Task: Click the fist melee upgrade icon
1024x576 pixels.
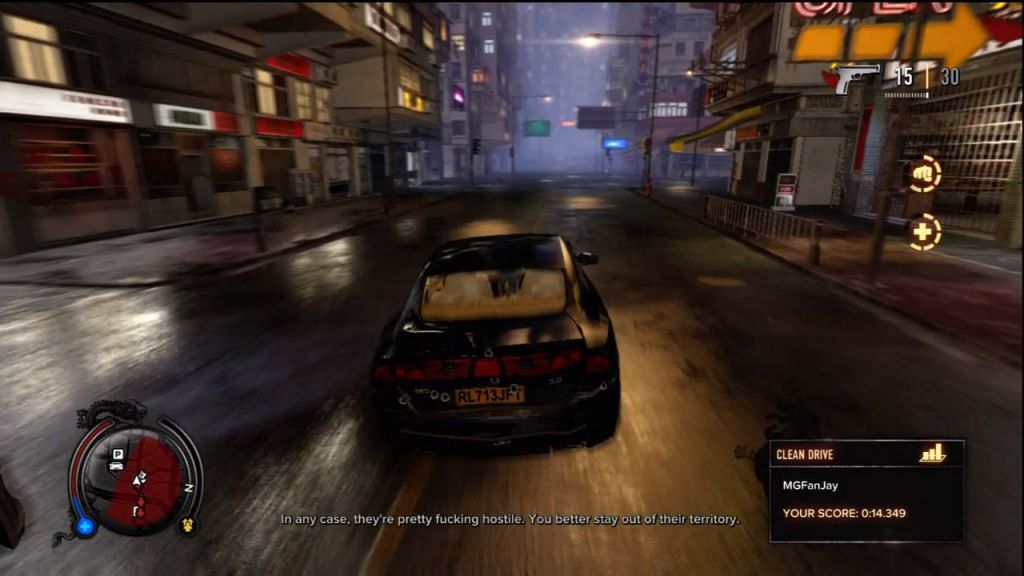Action: pyautogui.click(x=924, y=173)
